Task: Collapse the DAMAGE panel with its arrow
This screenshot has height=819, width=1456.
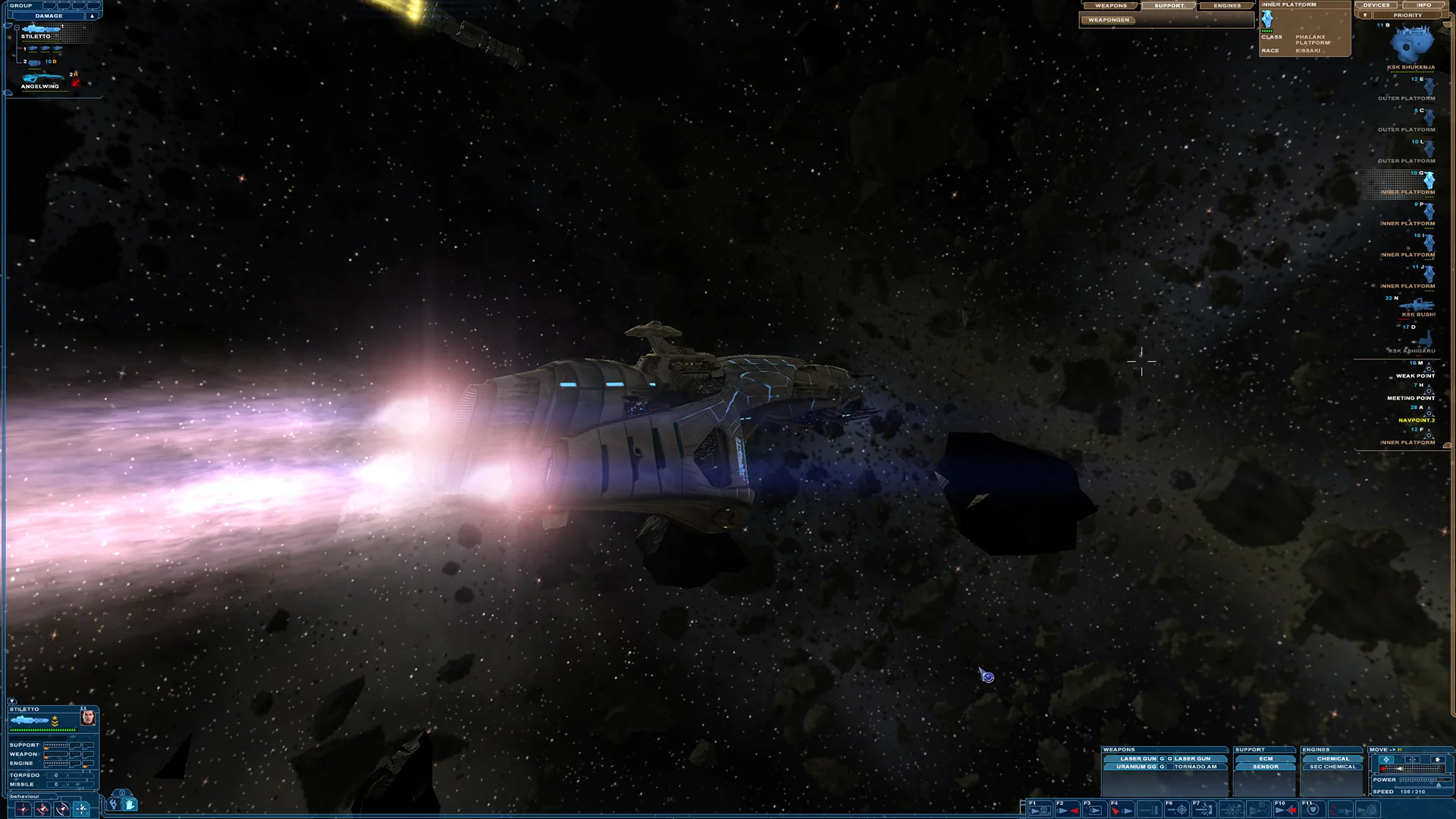Action: coord(93,14)
